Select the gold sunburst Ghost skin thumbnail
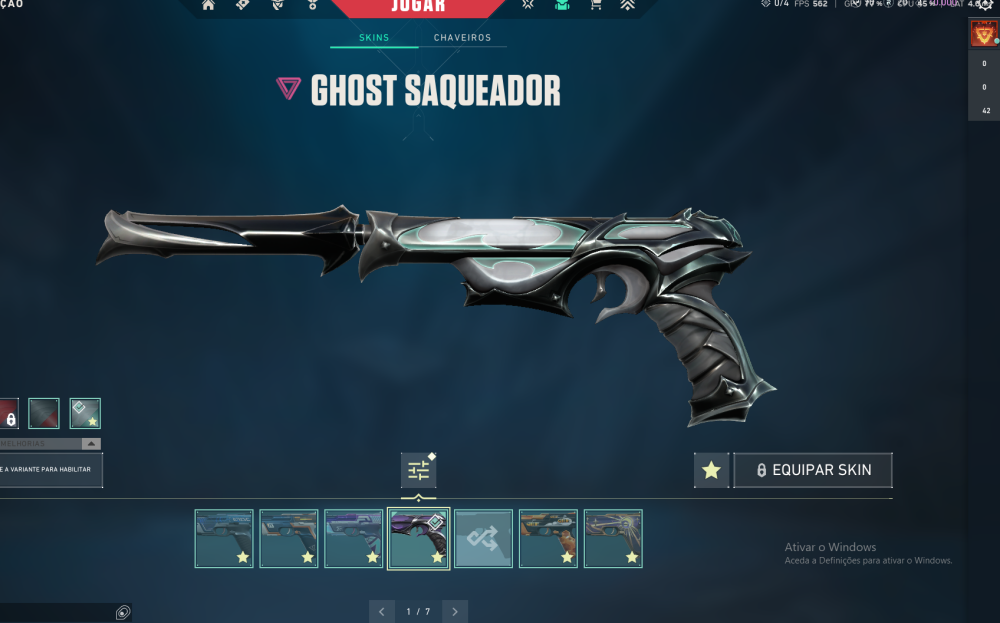Viewport: 1000px width, 623px height. (x=613, y=538)
